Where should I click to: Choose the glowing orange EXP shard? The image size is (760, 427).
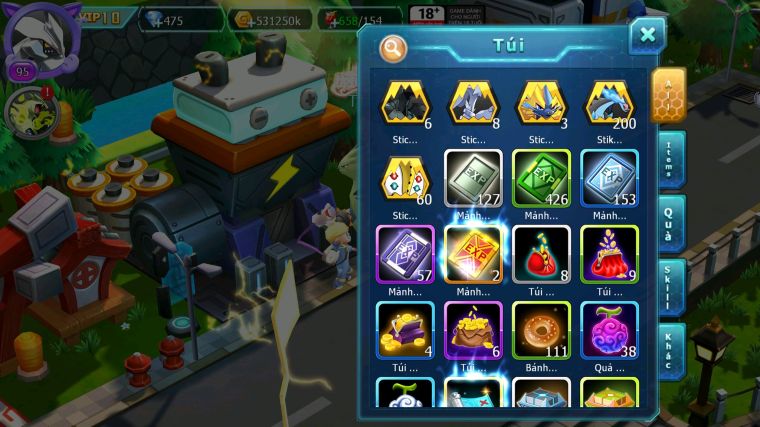(x=473, y=254)
